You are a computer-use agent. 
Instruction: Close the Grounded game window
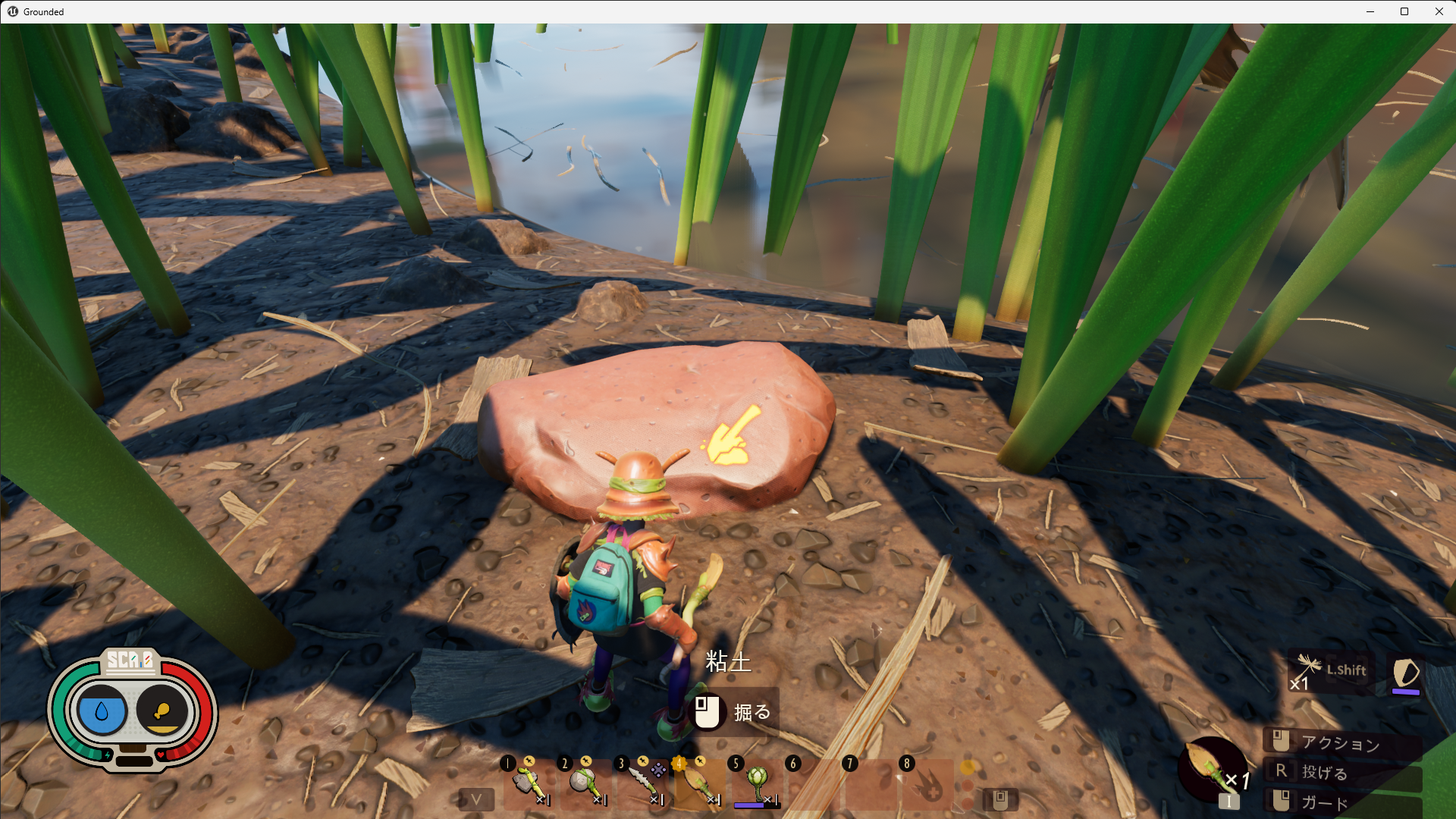pyautogui.click(x=1439, y=11)
